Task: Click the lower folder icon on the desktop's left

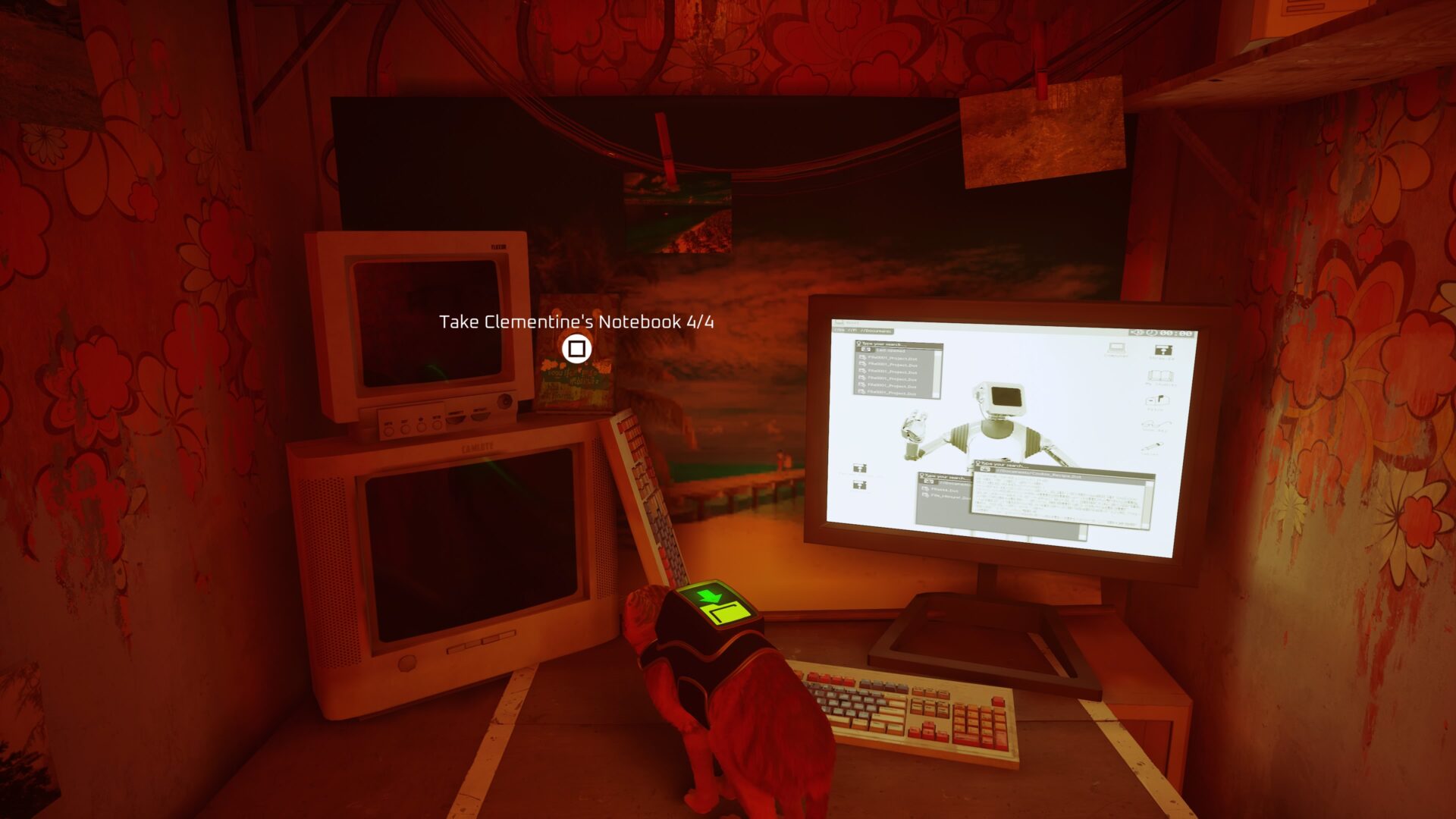Action: pyautogui.click(x=860, y=485)
